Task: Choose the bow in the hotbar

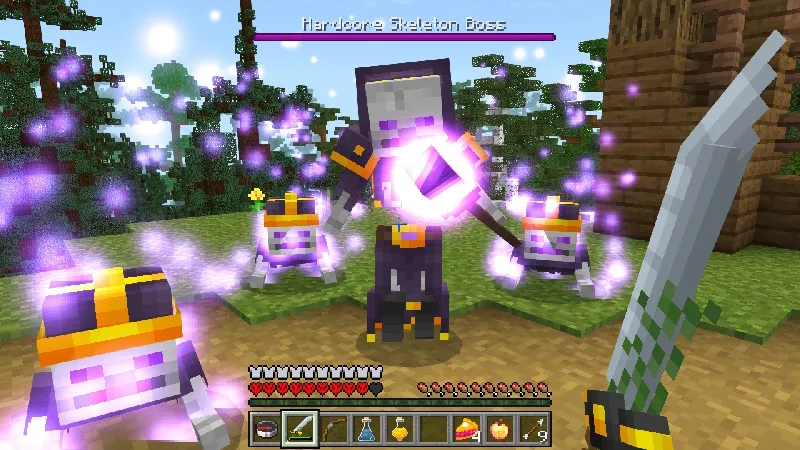Action: coord(333,427)
